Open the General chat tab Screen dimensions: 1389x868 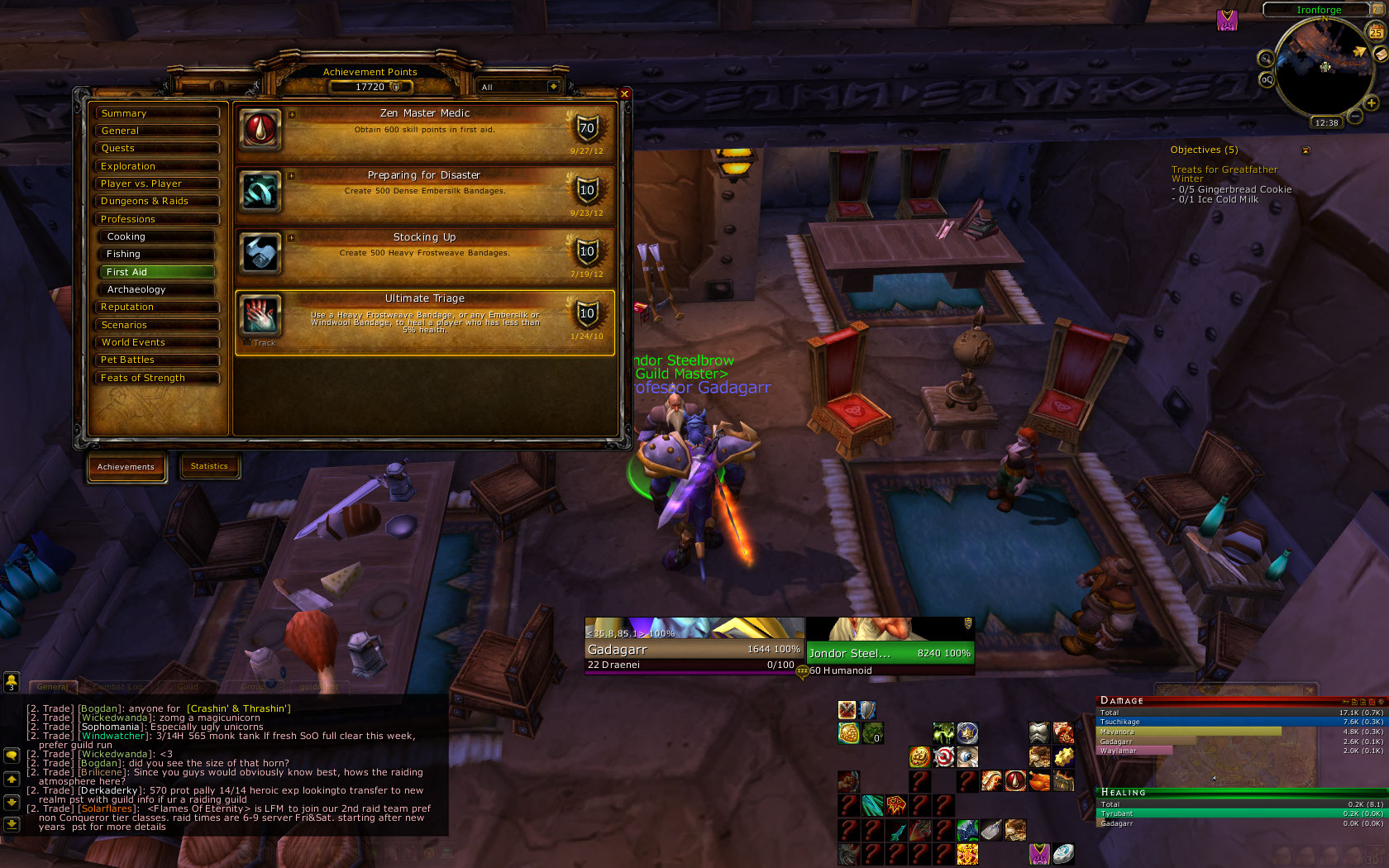point(53,686)
